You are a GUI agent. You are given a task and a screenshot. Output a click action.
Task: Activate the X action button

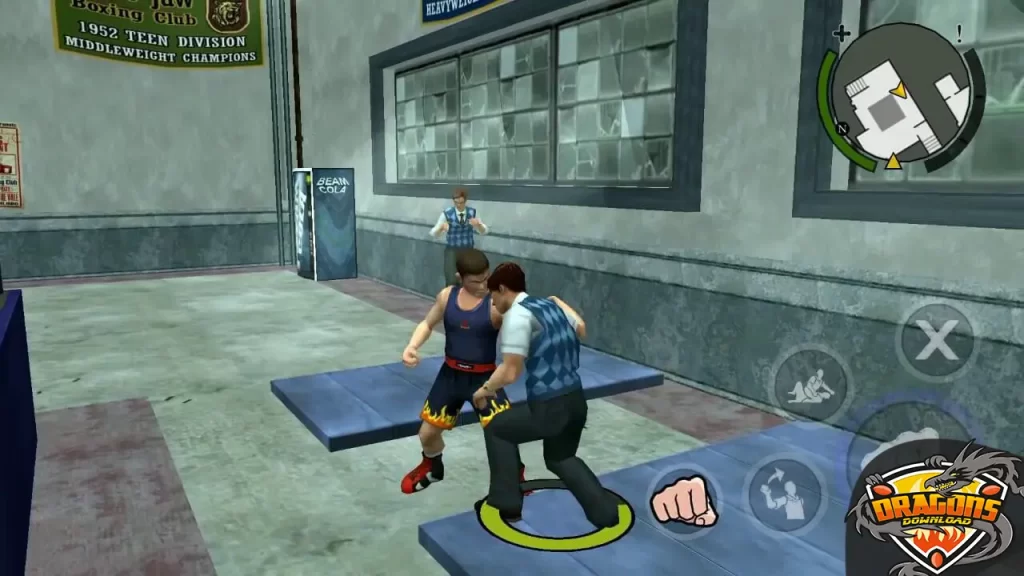tap(935, 343)
